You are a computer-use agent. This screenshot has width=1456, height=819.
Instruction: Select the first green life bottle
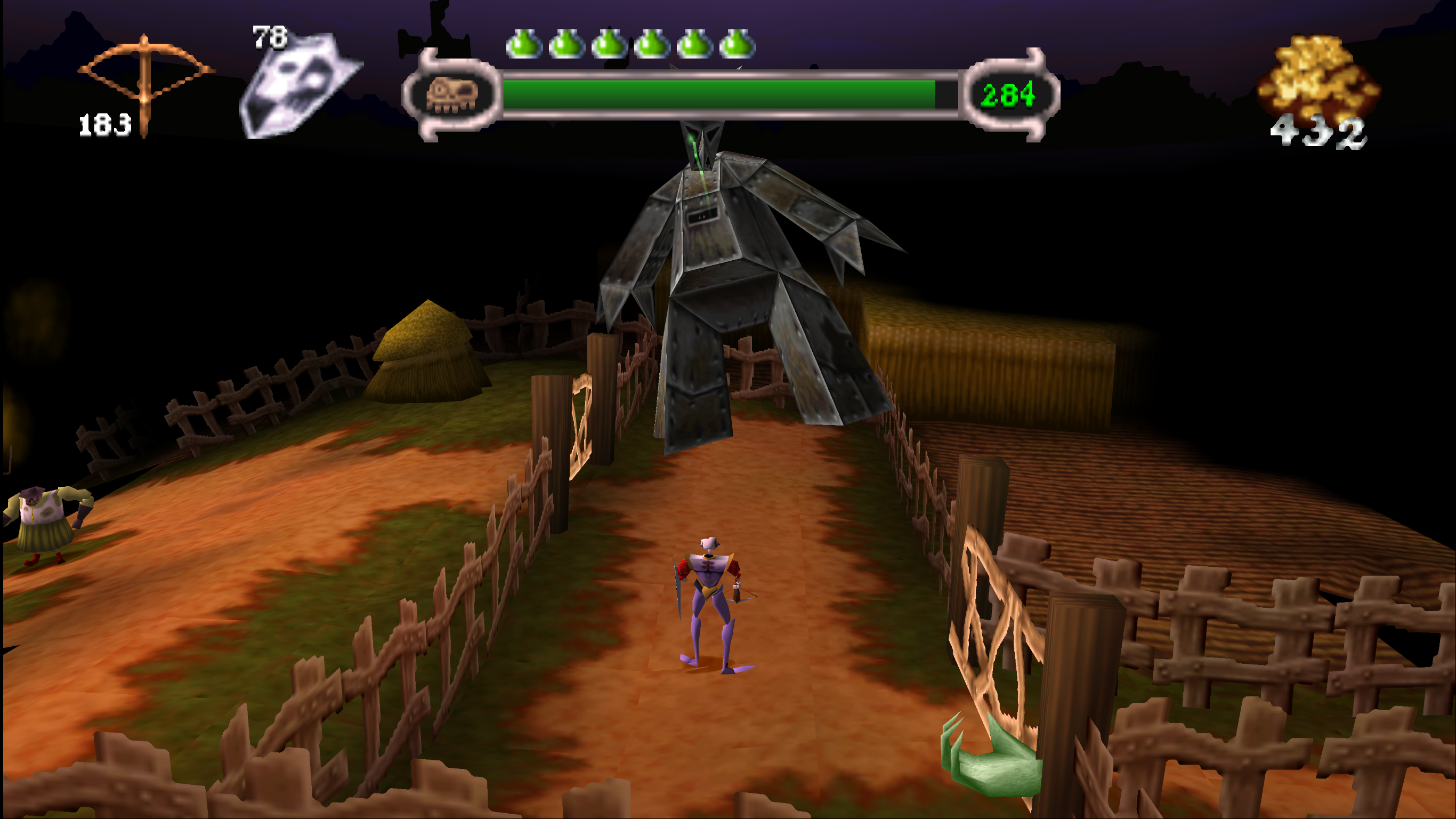pyautogui.click(x=523, y=44)
